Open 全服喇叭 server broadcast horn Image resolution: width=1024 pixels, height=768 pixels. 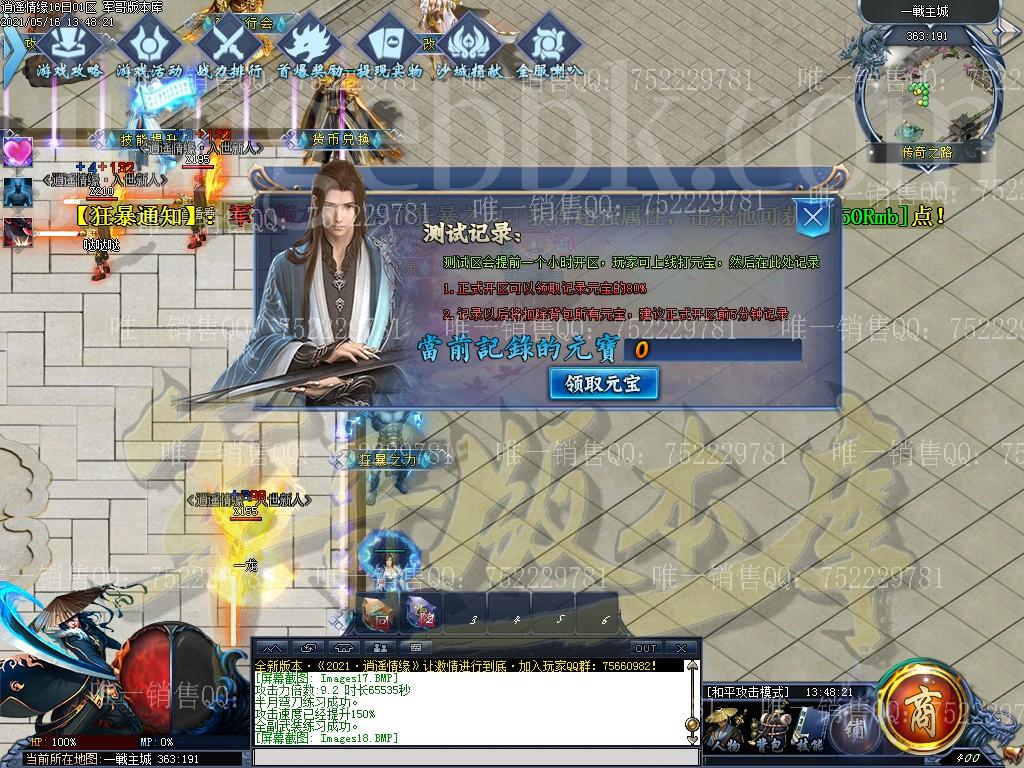click(x=548, y=48)
